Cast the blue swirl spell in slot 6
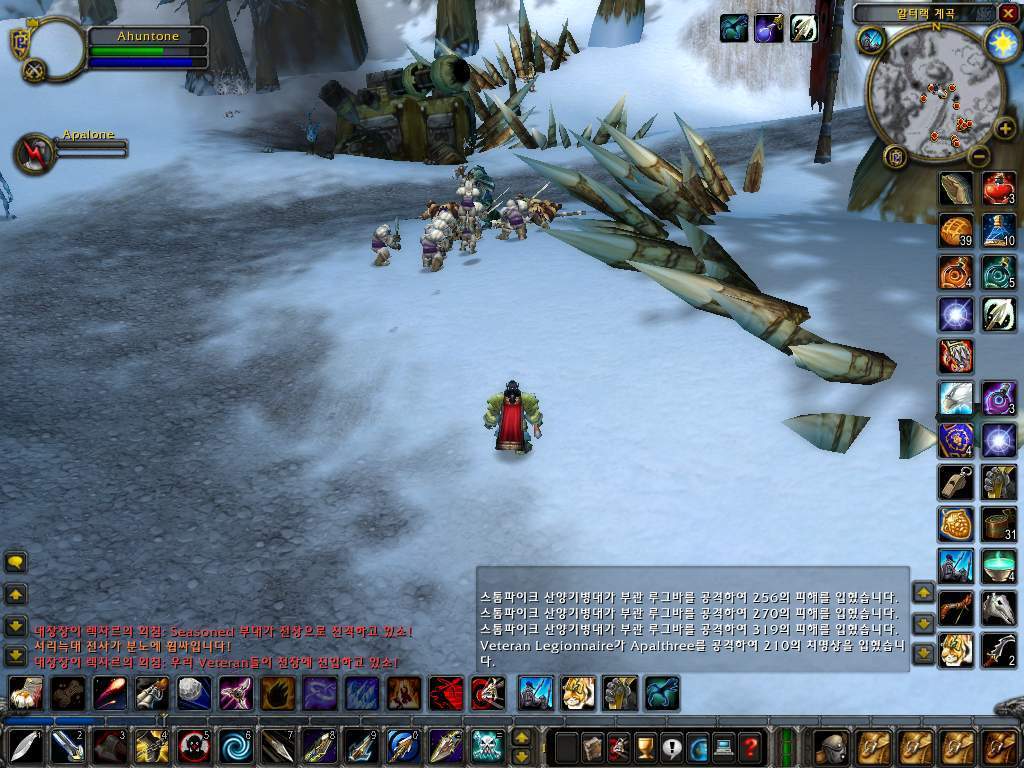 [236, 746]
